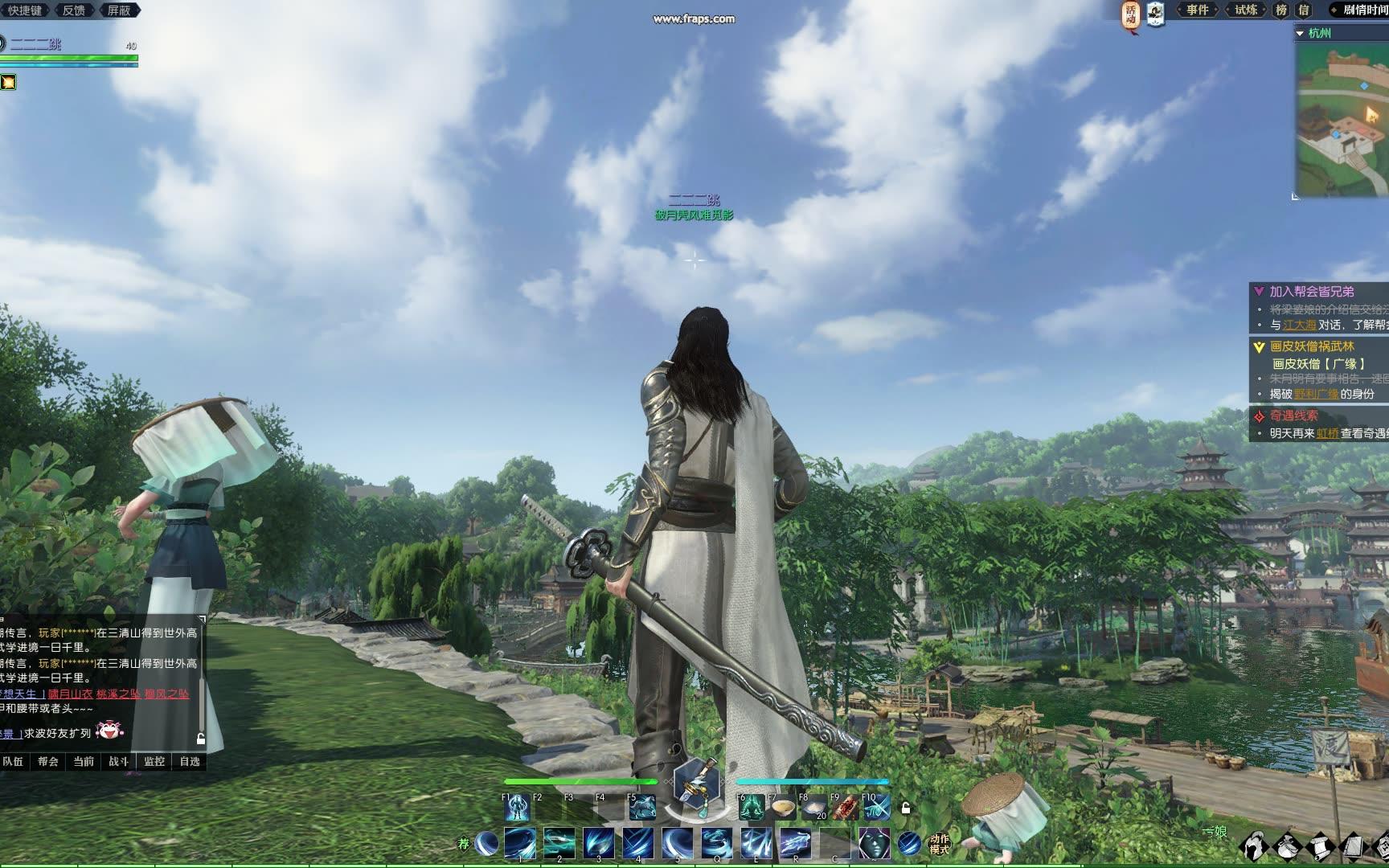The width and height of the screenshot is (1389, 868).
Task: Select the 加入帮会皆兄弟 quest entry
Action: click(x=1311, y=292)
